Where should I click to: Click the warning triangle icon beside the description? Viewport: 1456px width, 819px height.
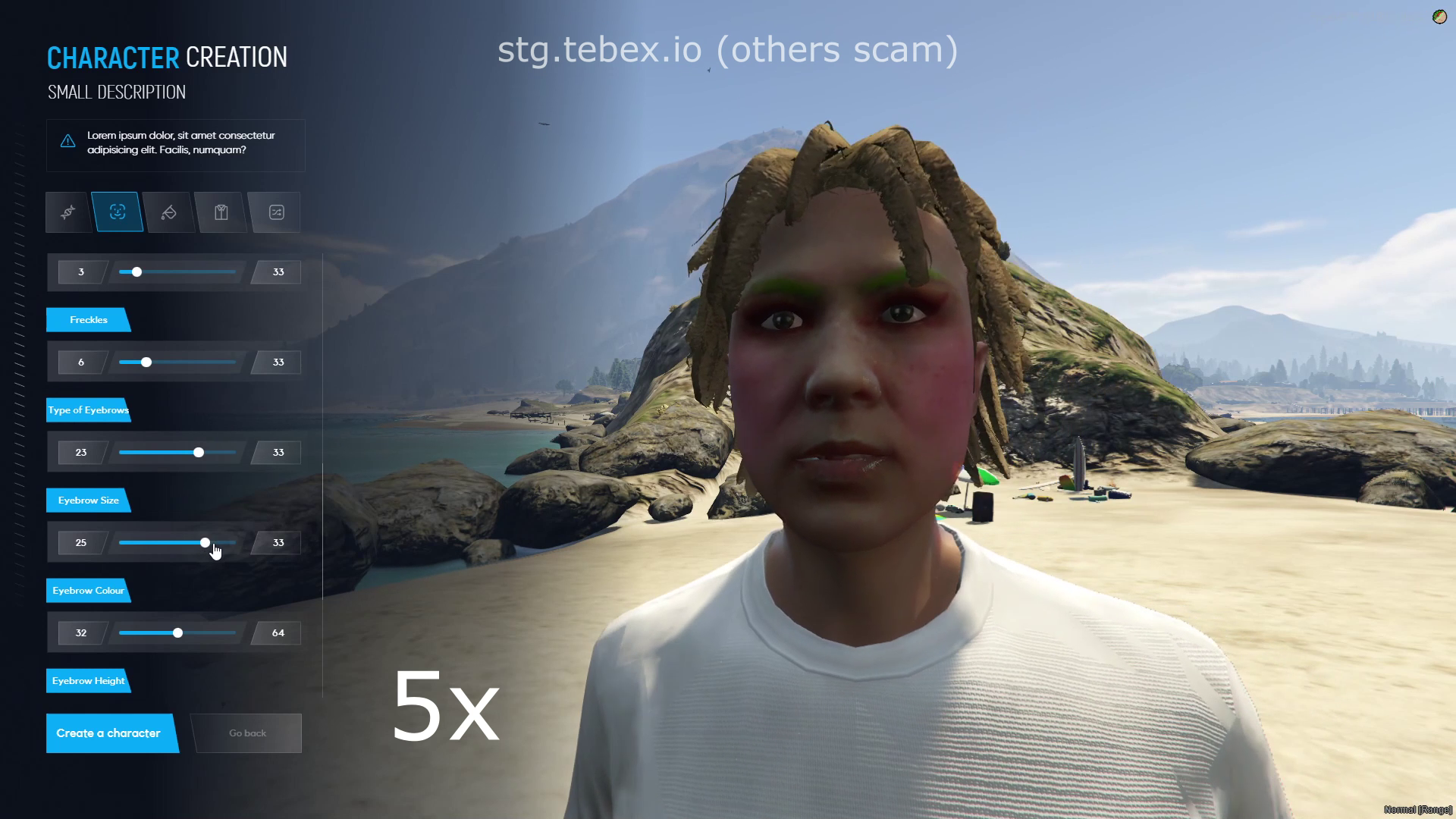pyautogui.click(x=67, y=141)
